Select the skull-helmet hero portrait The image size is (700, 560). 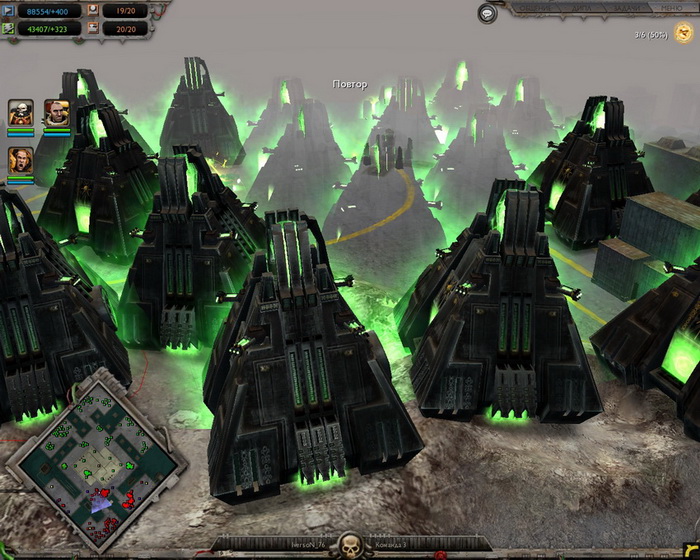(21, 111)
